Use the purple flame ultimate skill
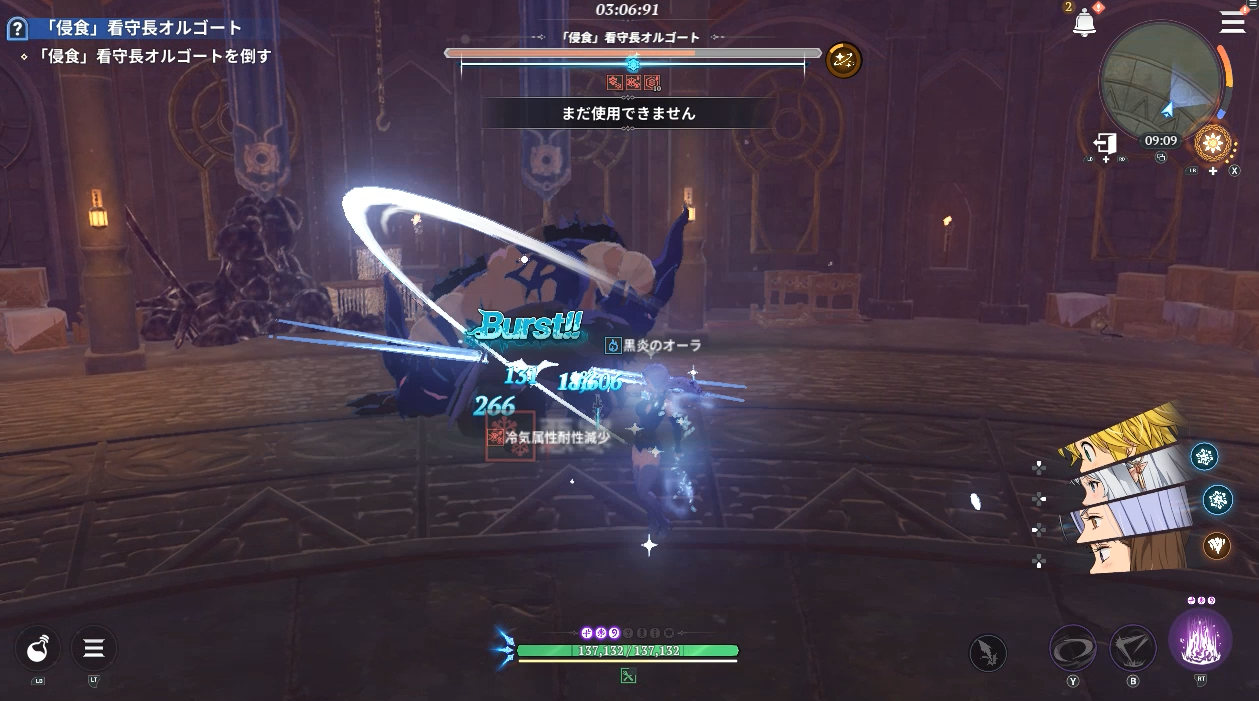The width and height of the screenshot is (1259, 701). click(x=1200, y=640)
